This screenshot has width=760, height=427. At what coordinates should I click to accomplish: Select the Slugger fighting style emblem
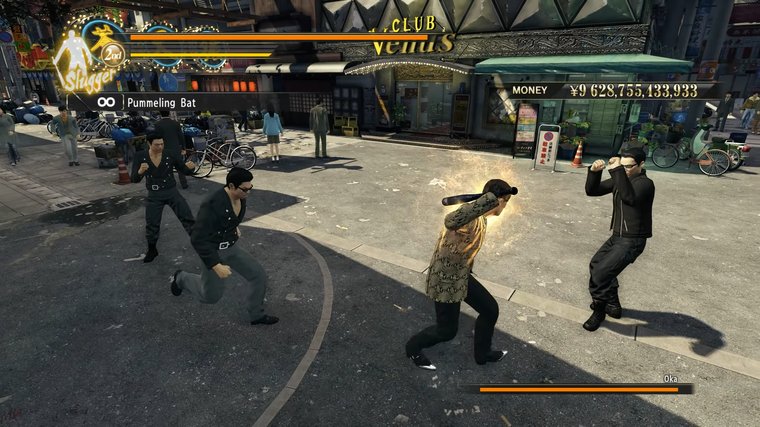tap(84, 58)
